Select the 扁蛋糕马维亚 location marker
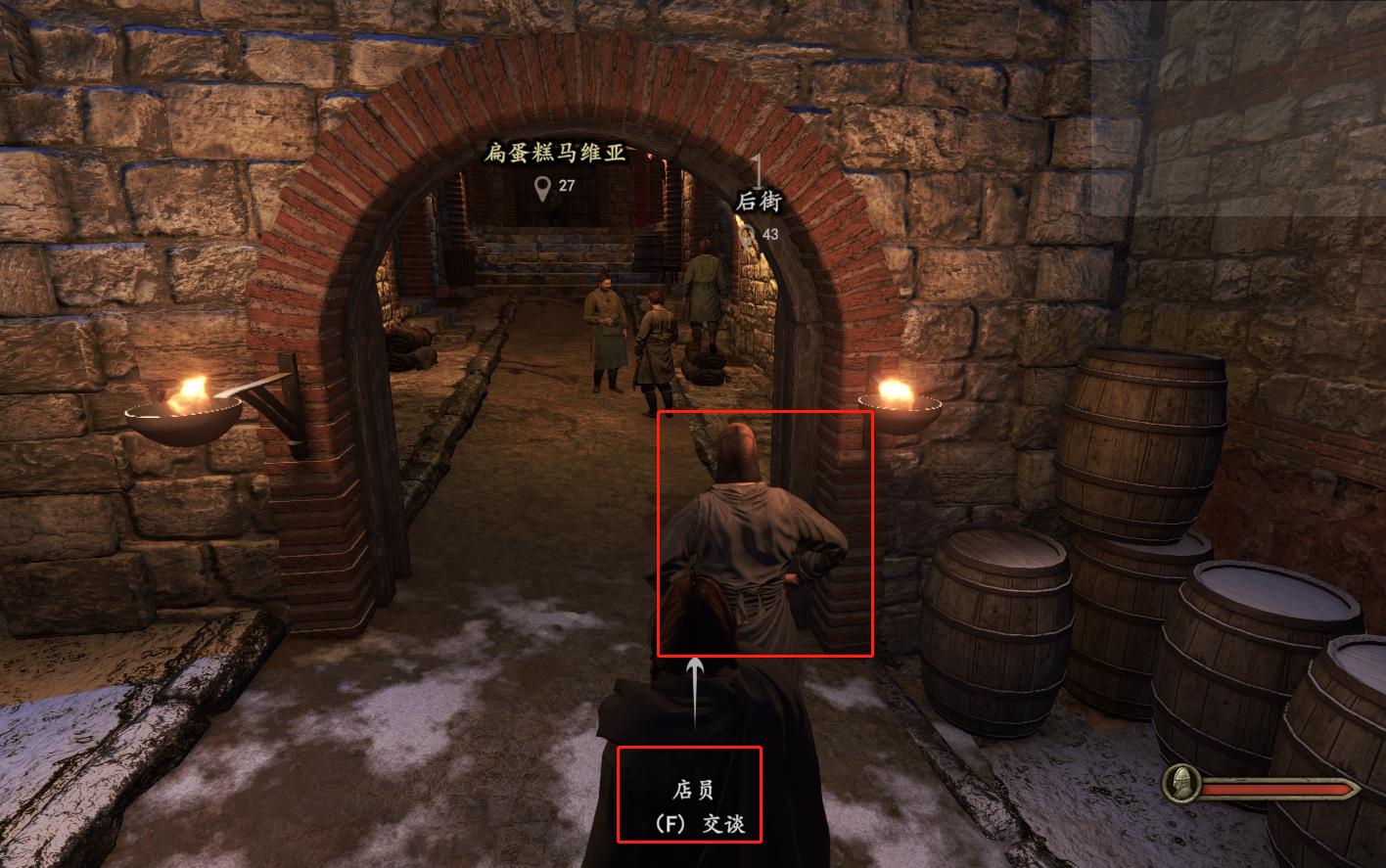The width and height of the screenshot is (1386, 868). tap(542, 187)
